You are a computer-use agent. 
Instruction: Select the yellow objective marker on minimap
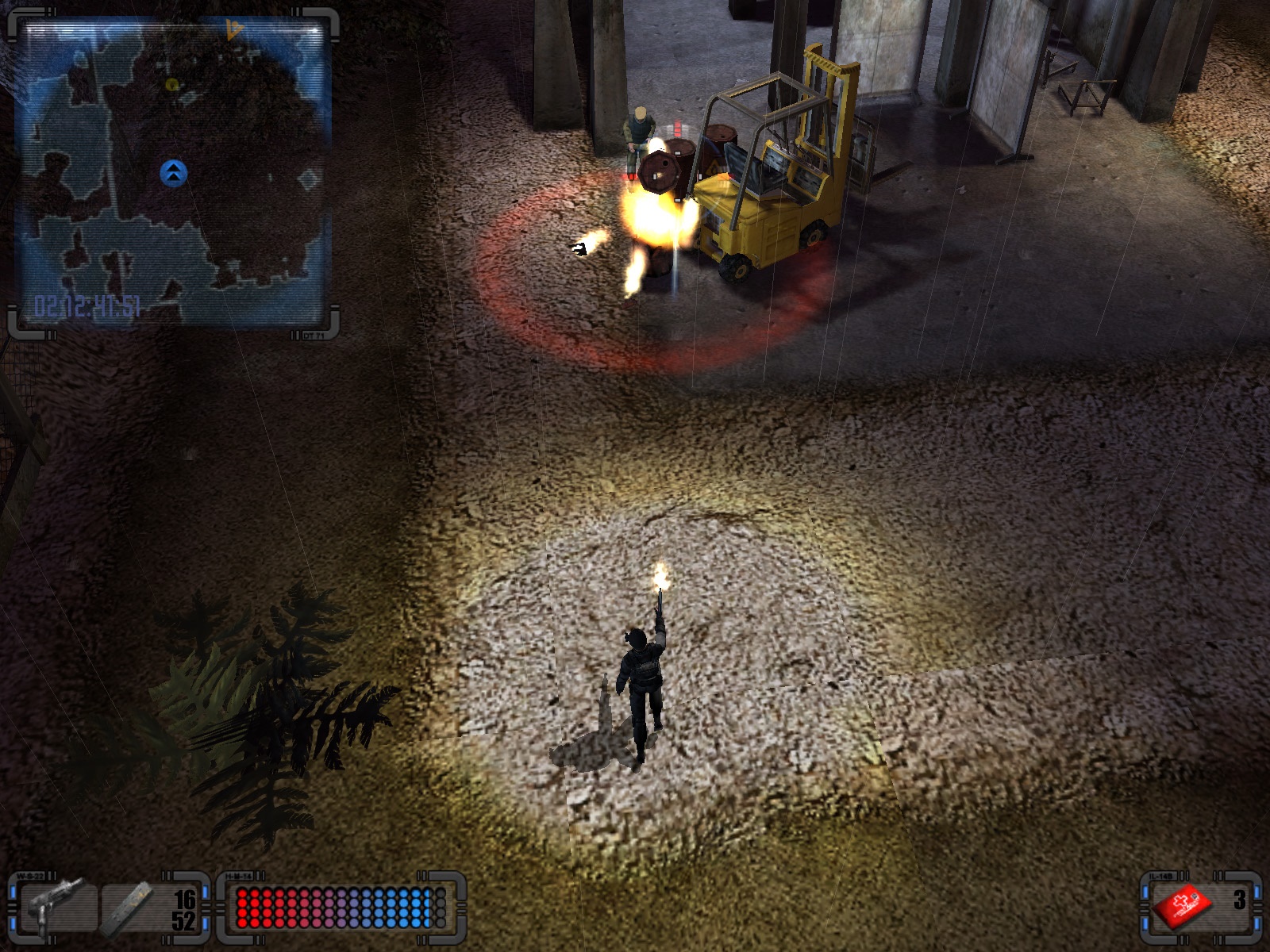(x=172, y=84)
